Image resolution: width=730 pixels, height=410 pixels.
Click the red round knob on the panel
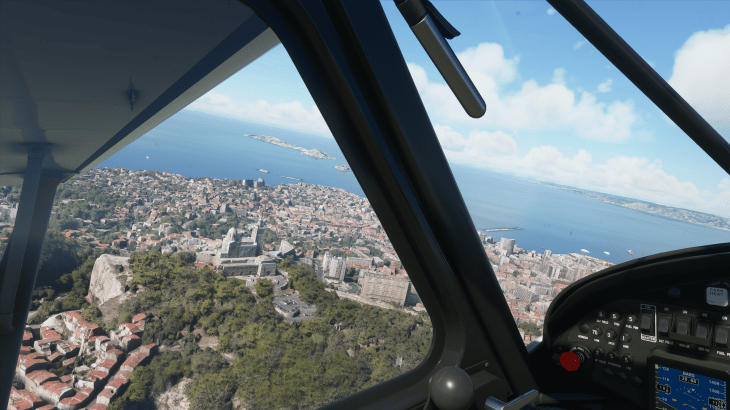pos(571,360)
